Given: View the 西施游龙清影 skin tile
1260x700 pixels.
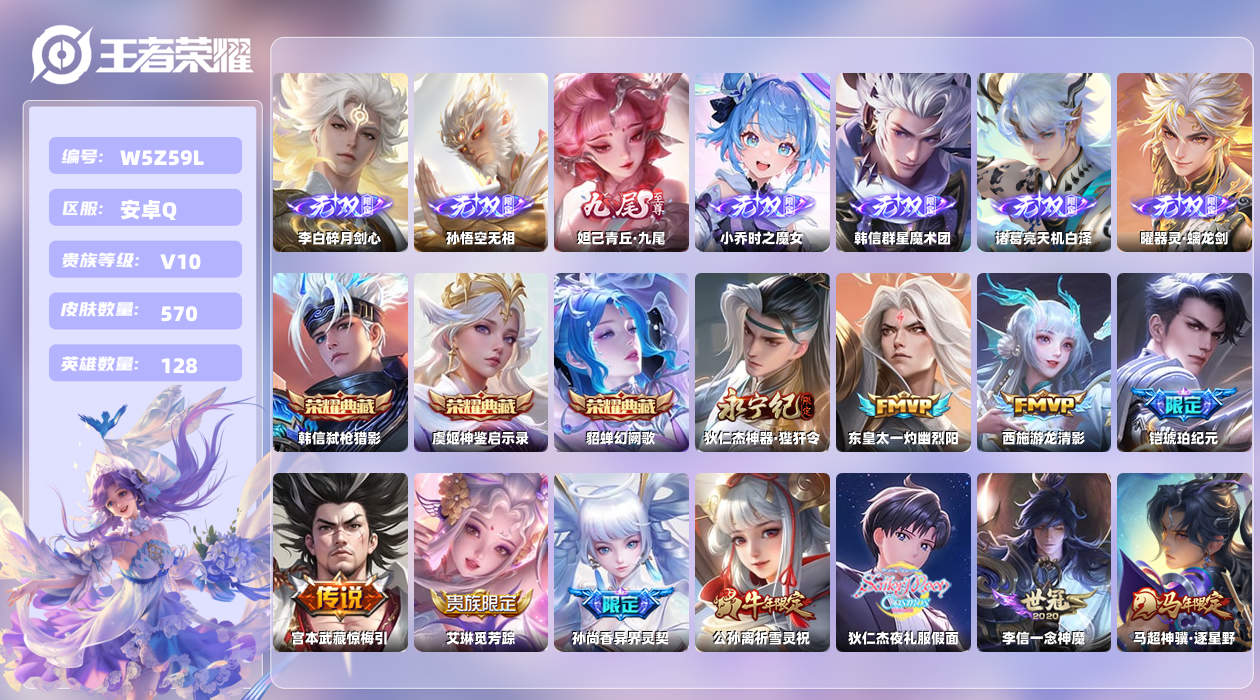Looking at the screenshot, I should pos(1044,362).
